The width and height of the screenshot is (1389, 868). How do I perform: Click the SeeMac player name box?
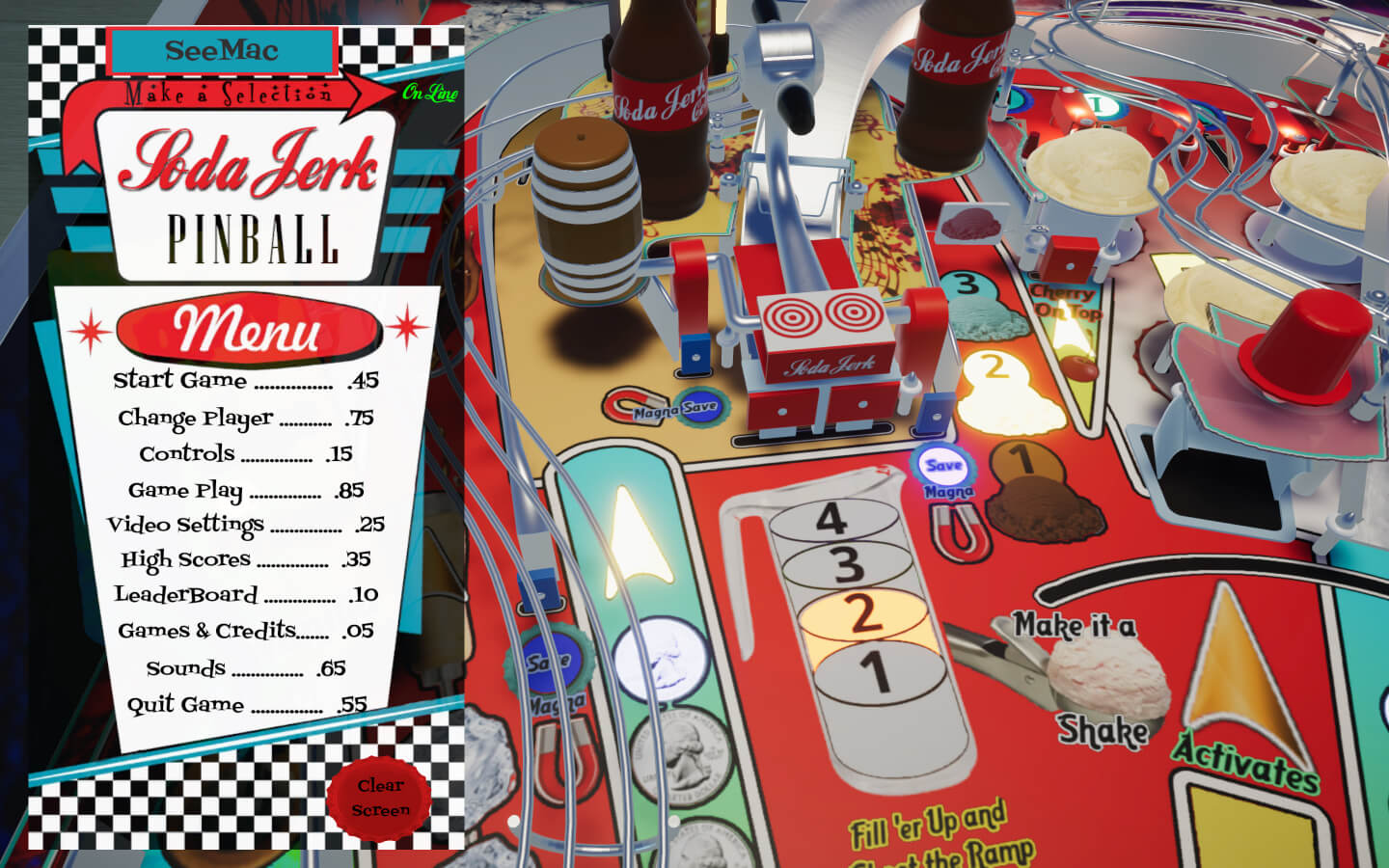tap(222, 51)
